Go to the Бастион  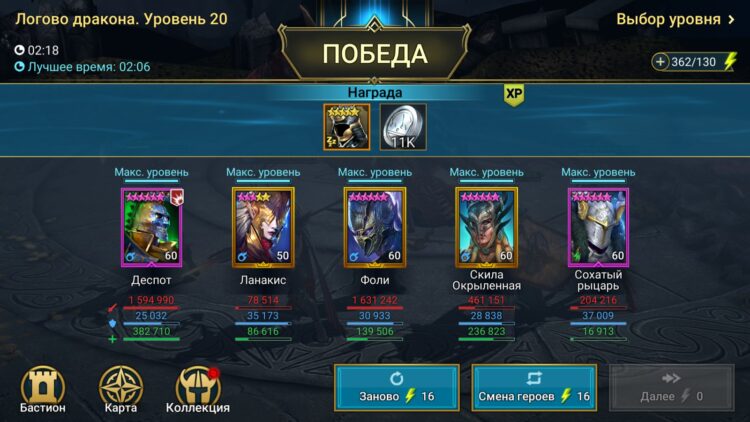(42, 390)
